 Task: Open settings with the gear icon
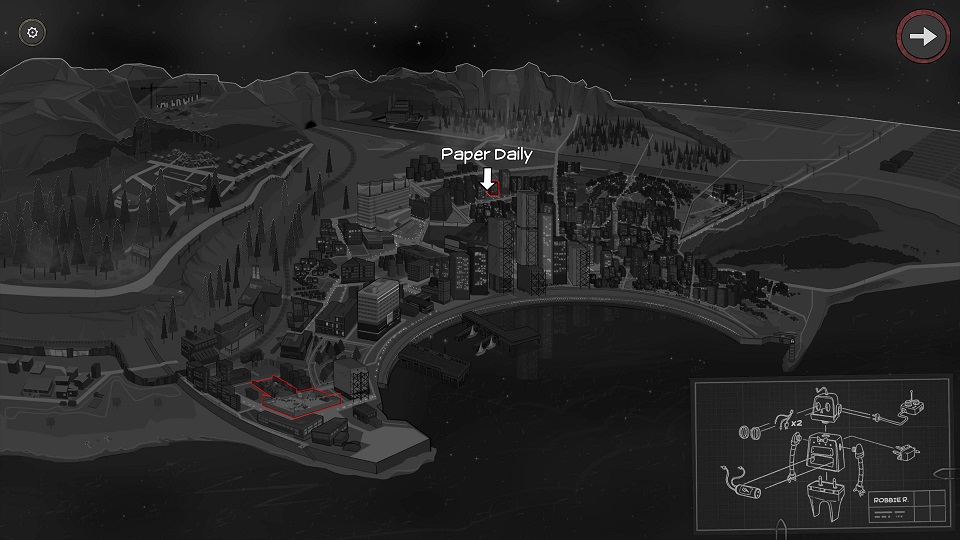pos(33,33)
